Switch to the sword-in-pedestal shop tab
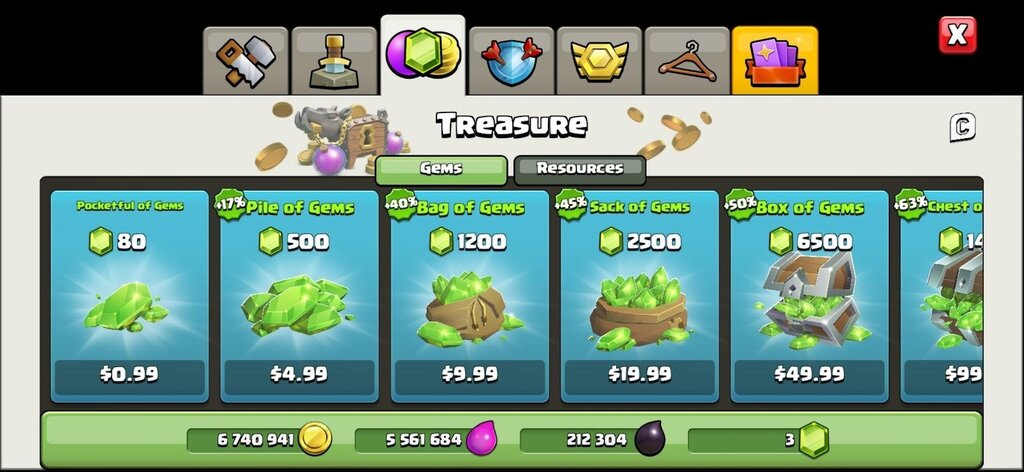This screenshot has height=472, width=1024. coord(334,61)
